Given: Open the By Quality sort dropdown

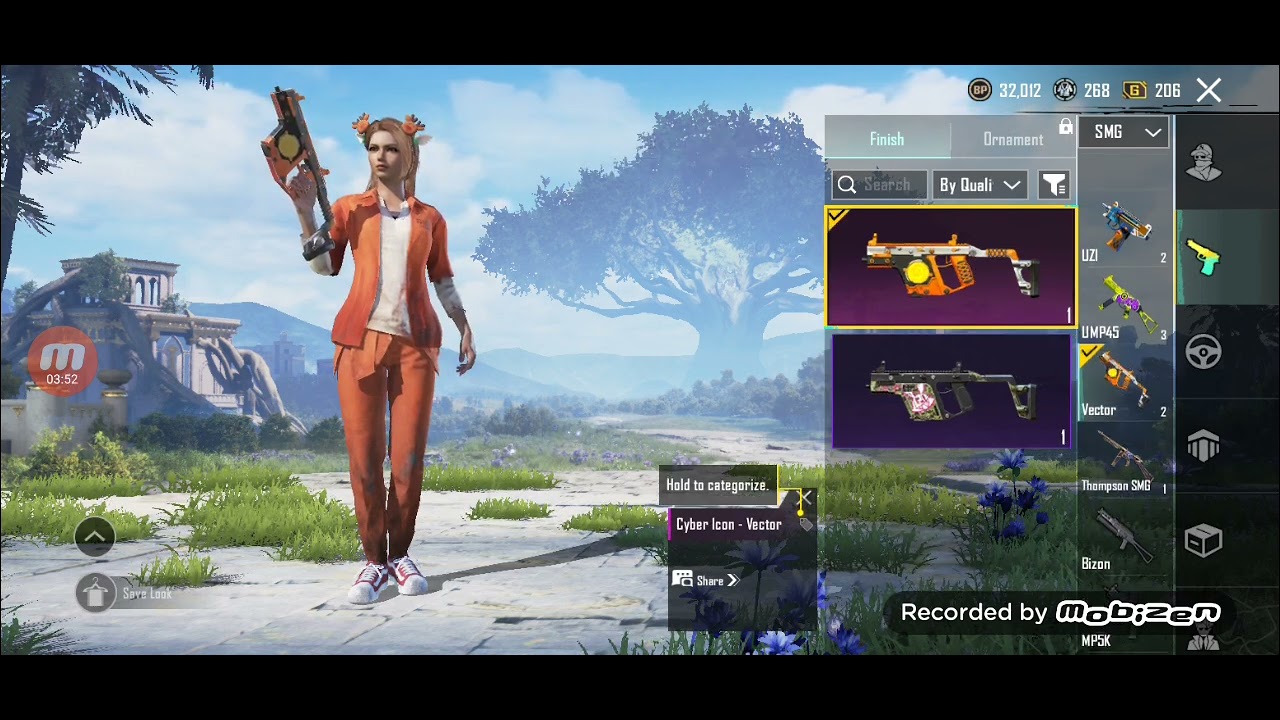Looking at the screenshot, I should tap(979, 185).
